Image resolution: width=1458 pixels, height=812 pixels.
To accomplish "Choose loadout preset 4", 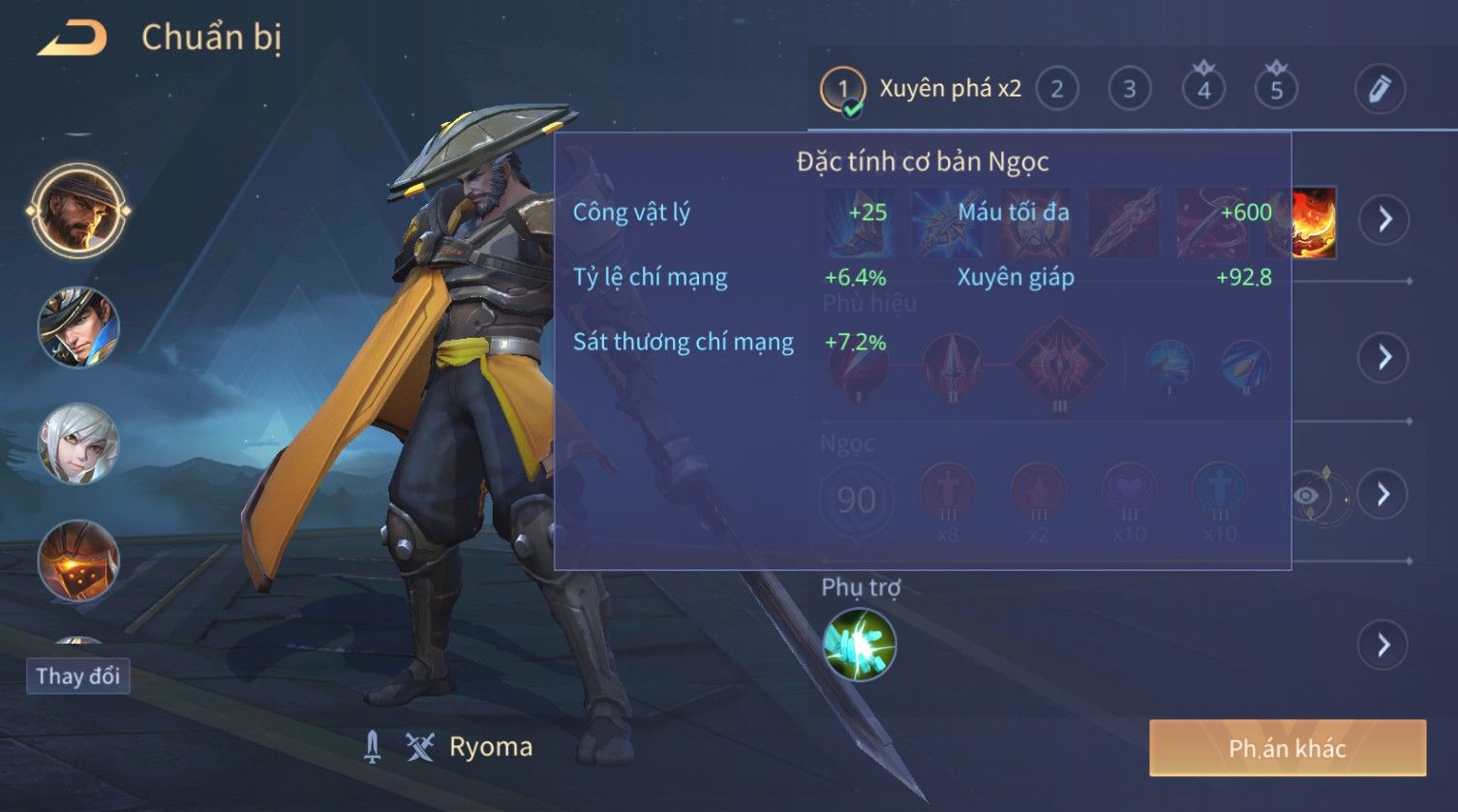I will click(x=1203, y=90).
